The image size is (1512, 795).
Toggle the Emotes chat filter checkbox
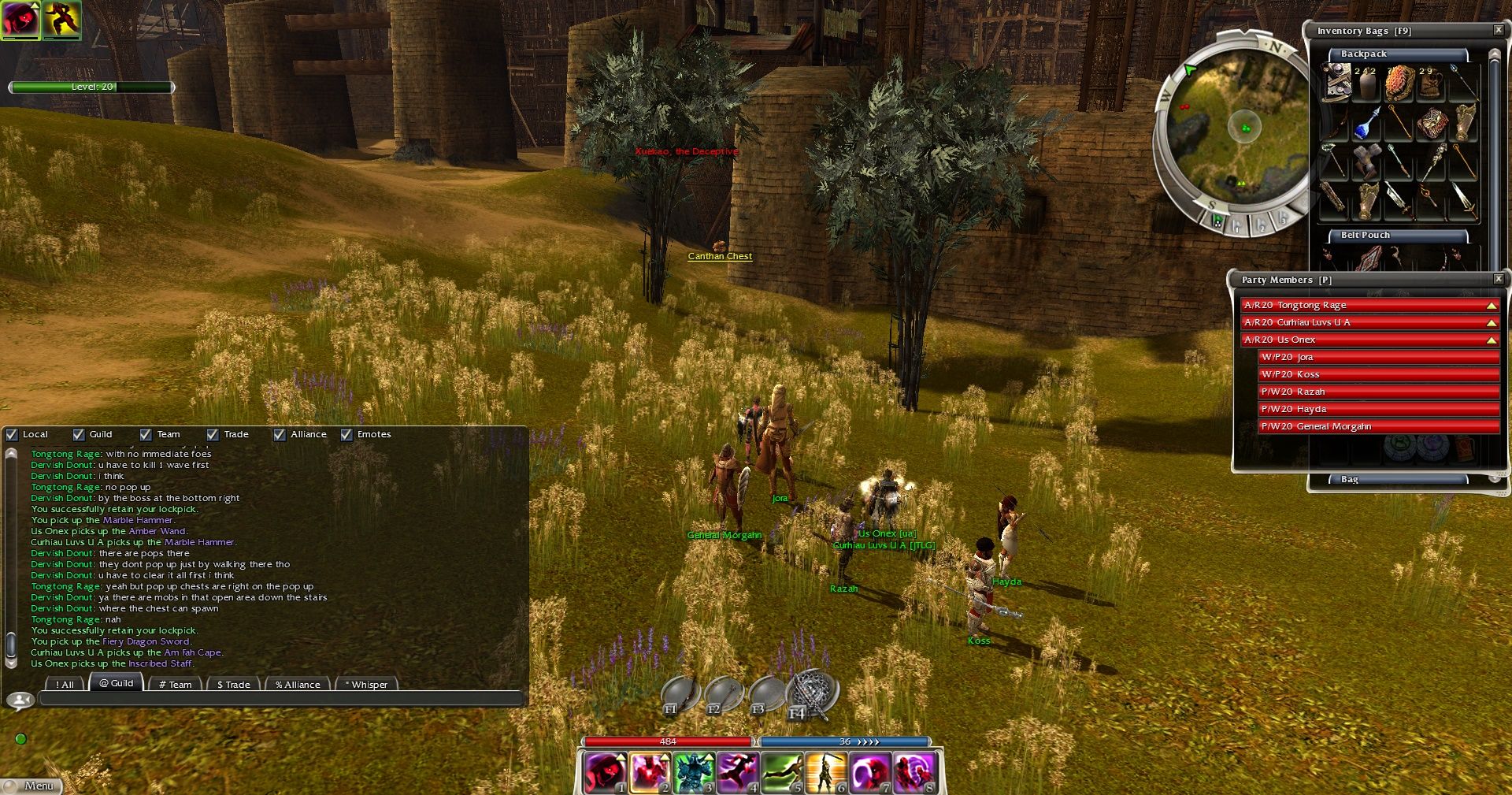point(346,434)
